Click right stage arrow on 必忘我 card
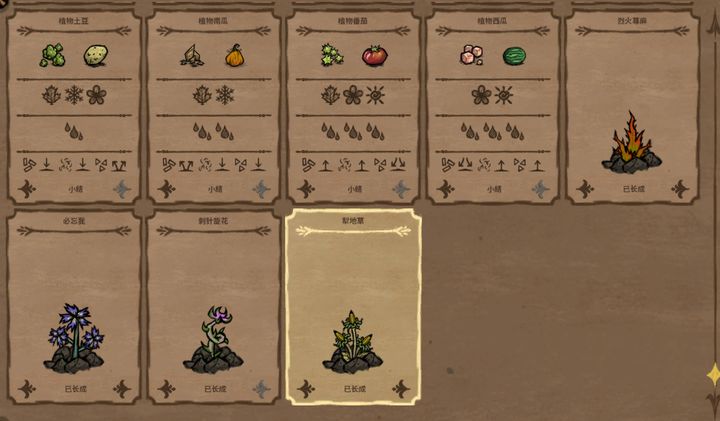This screenshot has height=421, width=720. [x=122, y=388]
